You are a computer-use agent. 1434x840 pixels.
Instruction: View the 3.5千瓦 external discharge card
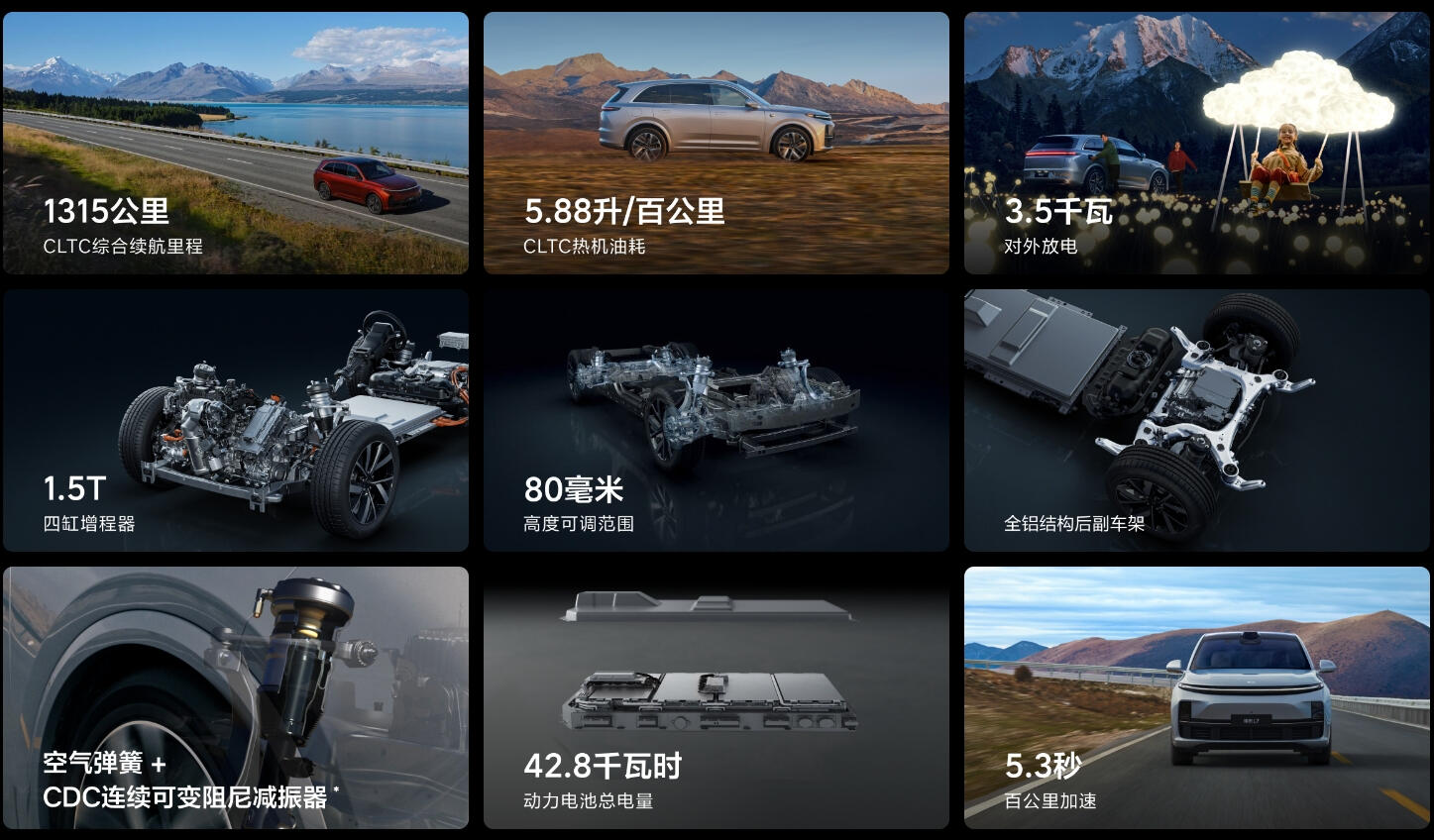(x=1196, y=143)
